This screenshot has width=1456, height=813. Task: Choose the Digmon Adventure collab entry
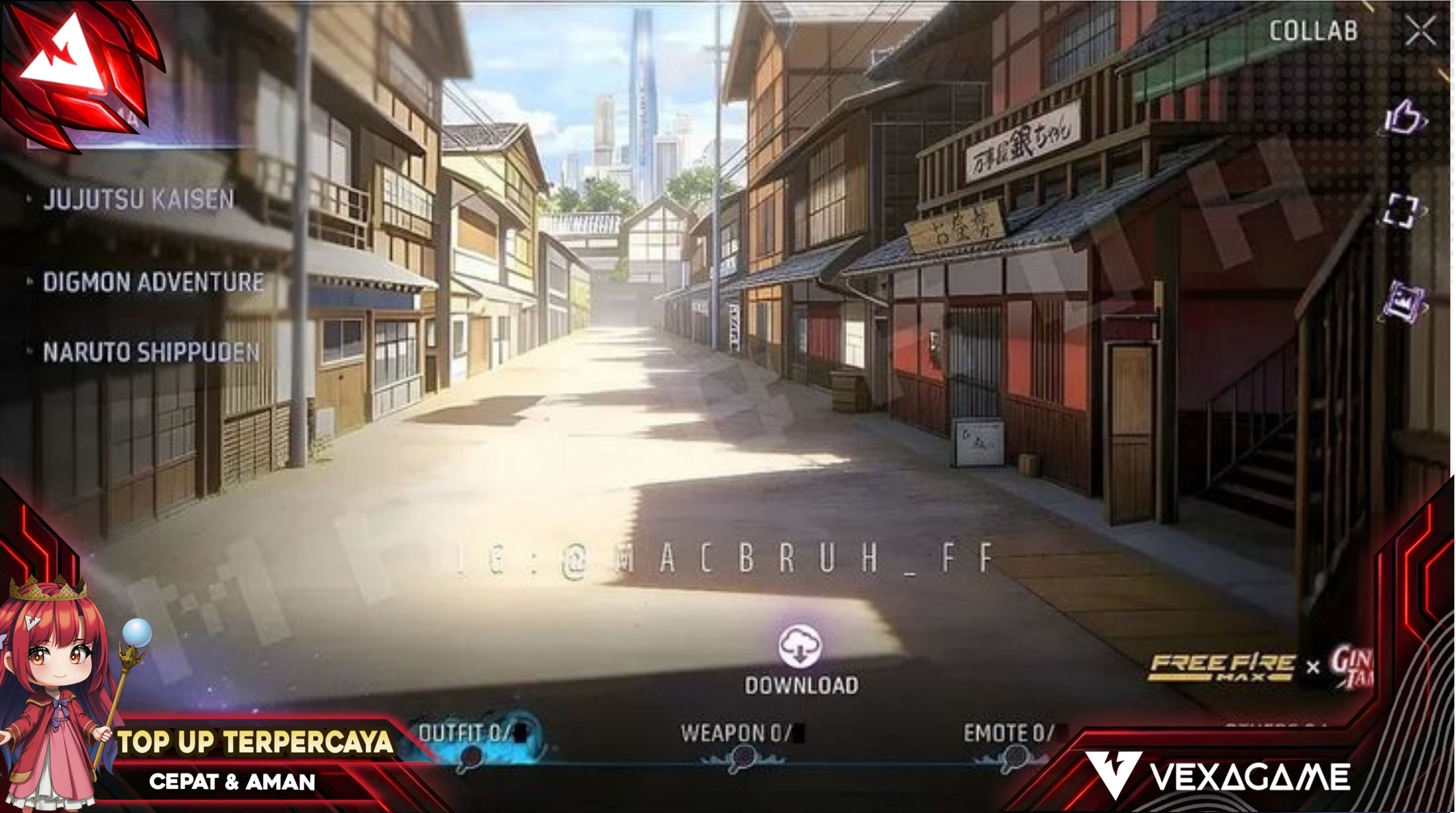click(152, 282)
